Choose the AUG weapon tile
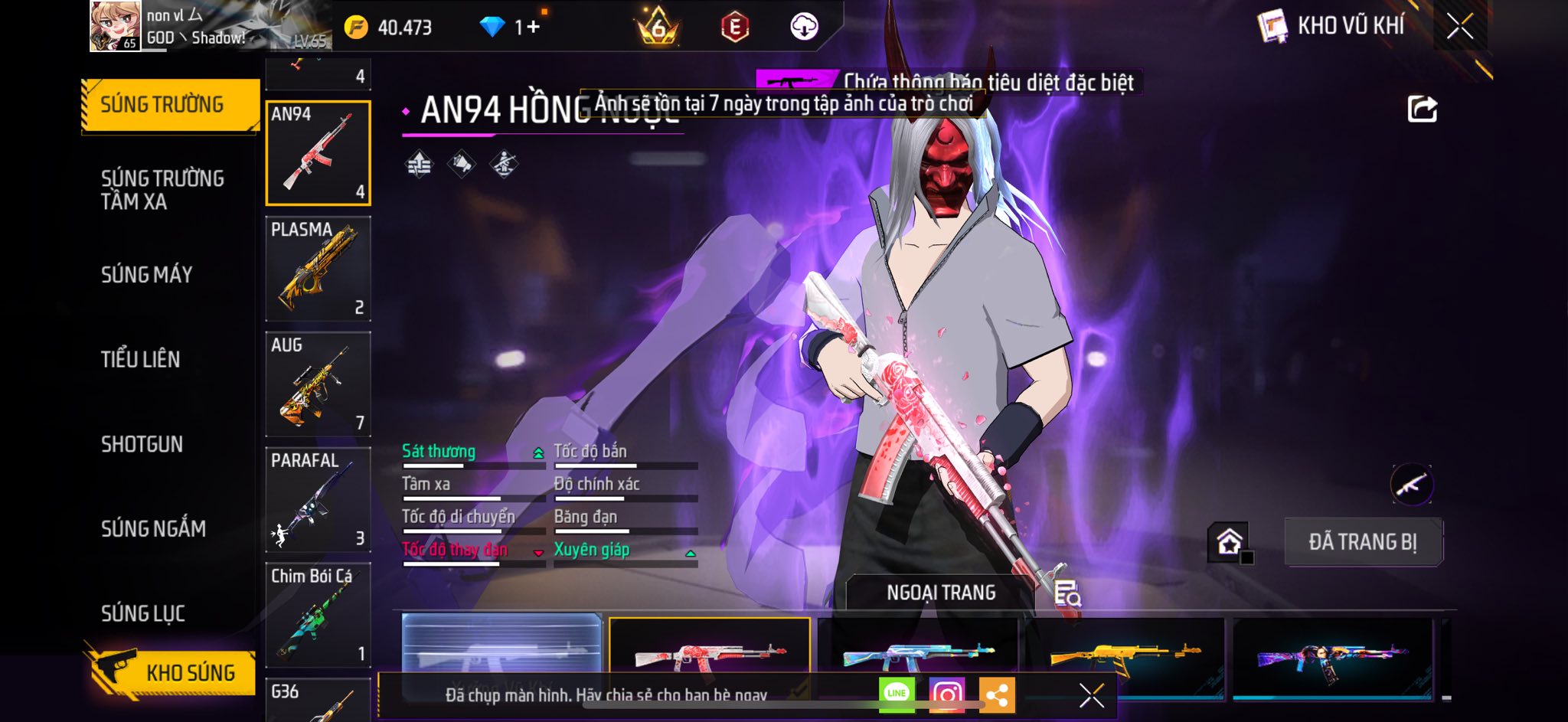The image size is (1568, 722). (318, 384)
